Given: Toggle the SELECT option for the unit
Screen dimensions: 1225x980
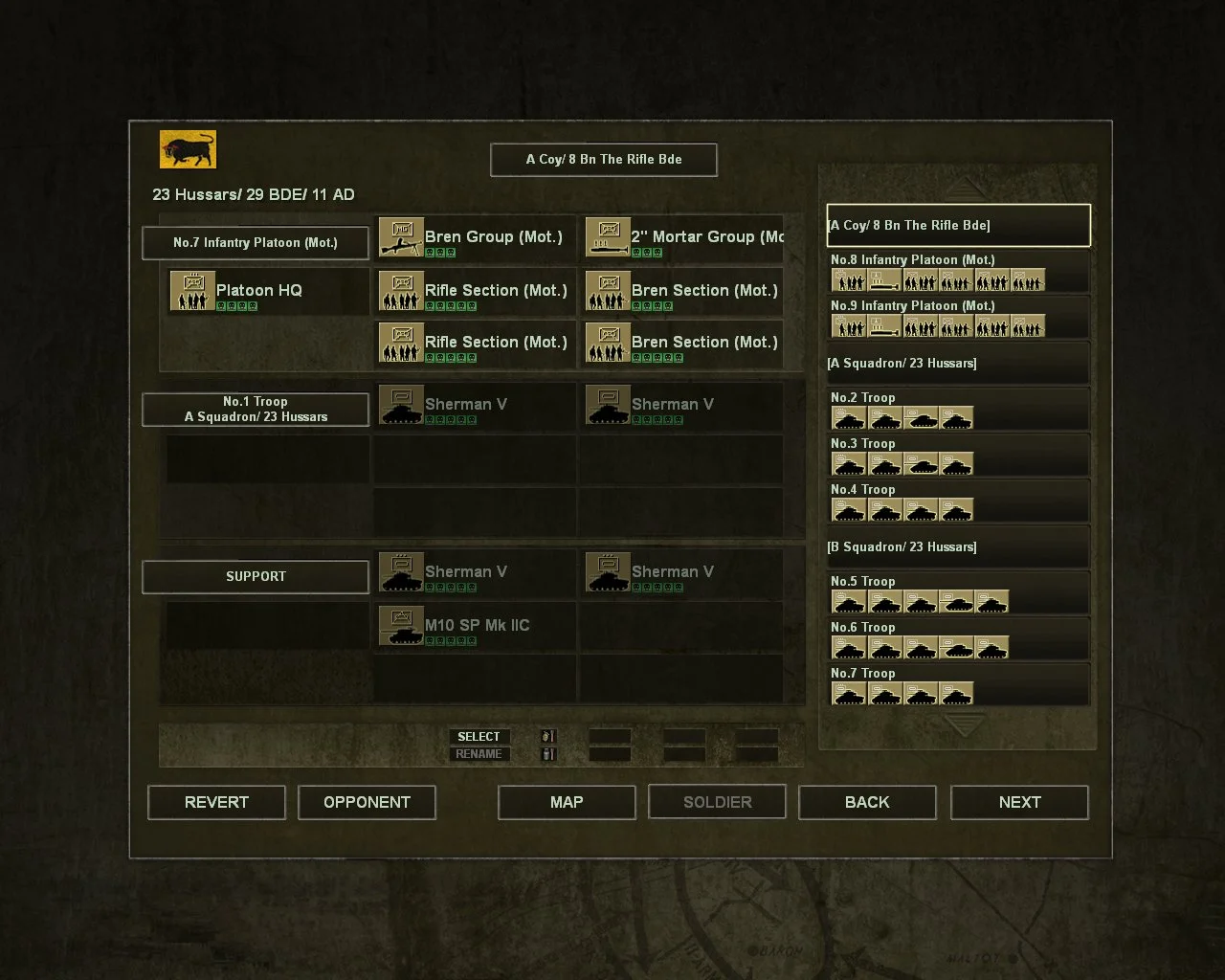Looking at the screenshot, I should coord(479,736).
